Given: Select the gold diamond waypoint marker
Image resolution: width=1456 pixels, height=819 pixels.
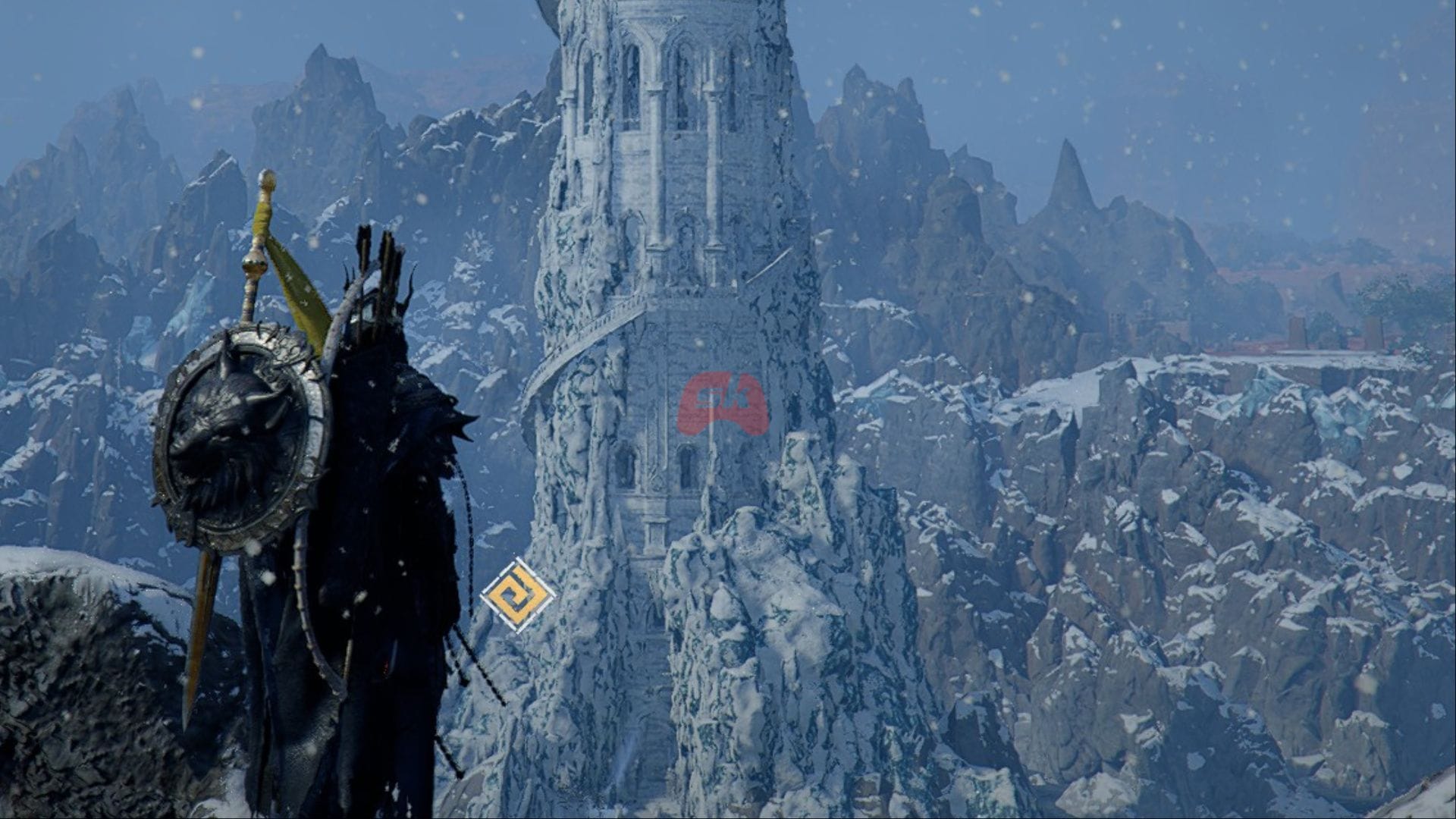Looking at the screenshot, I should tap(518, 595).
